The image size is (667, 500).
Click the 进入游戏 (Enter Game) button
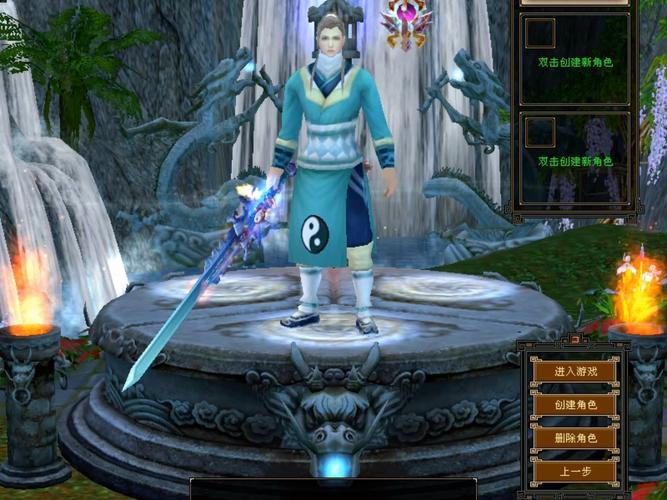[574, 371]
